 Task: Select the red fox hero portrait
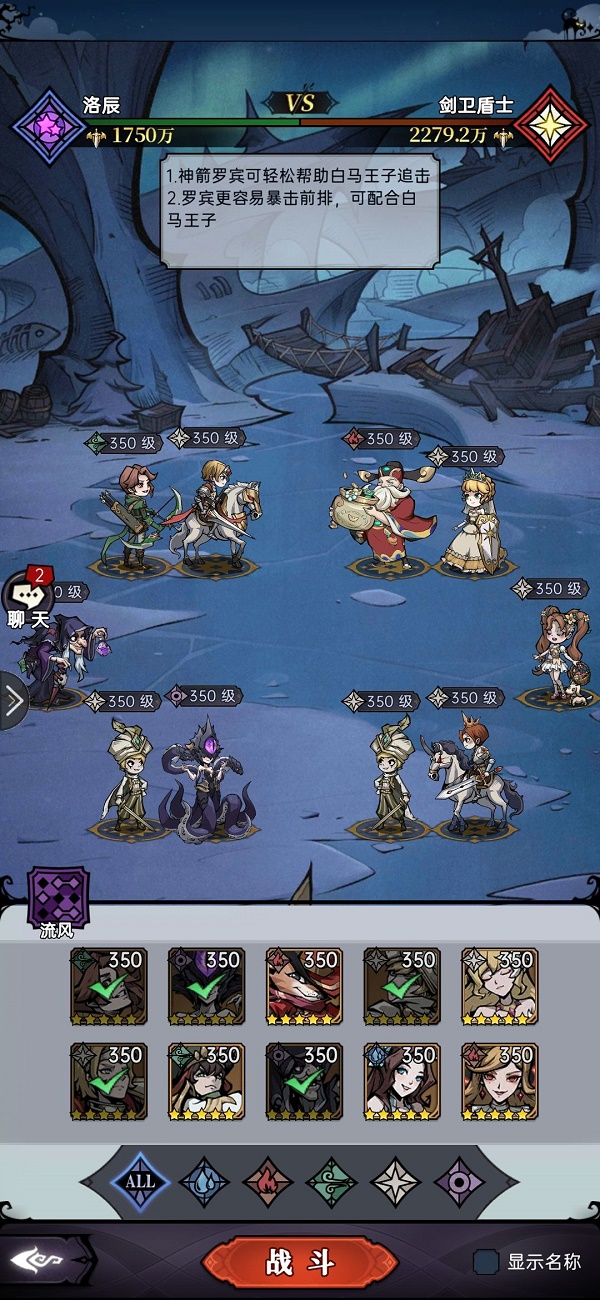coord(304,987)
